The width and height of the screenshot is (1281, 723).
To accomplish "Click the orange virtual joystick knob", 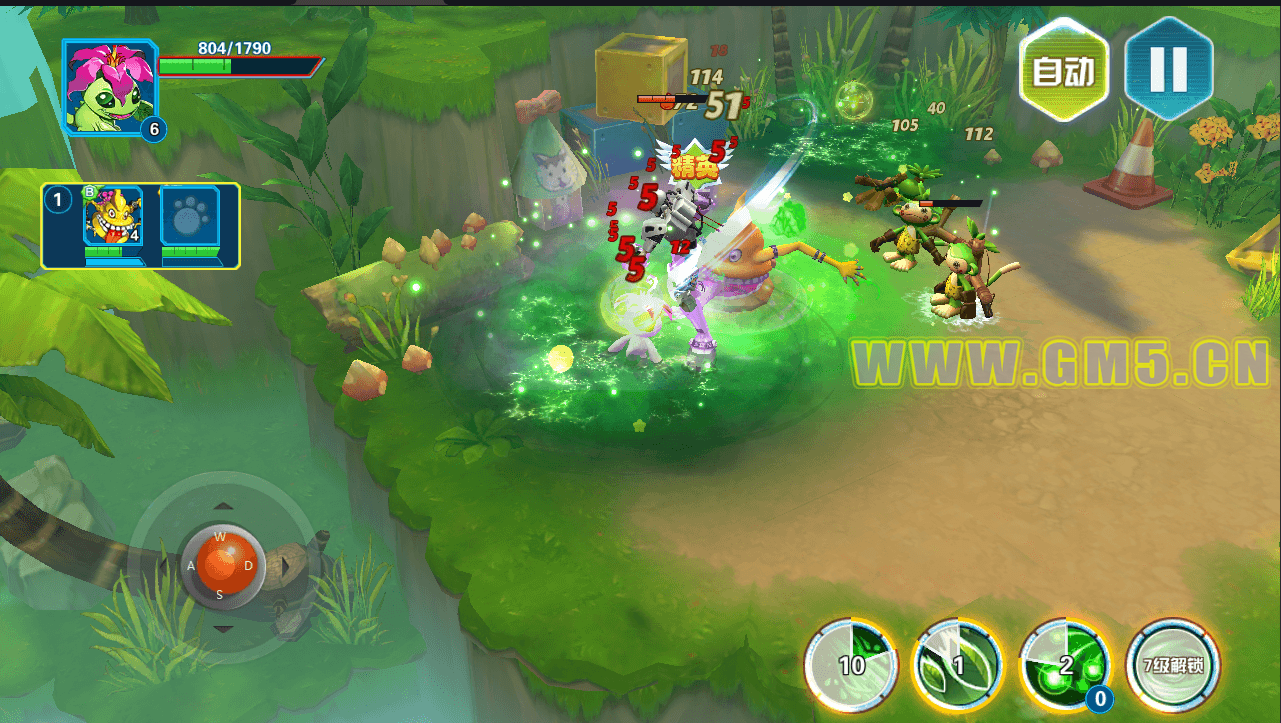I will [x=222, y=564].
